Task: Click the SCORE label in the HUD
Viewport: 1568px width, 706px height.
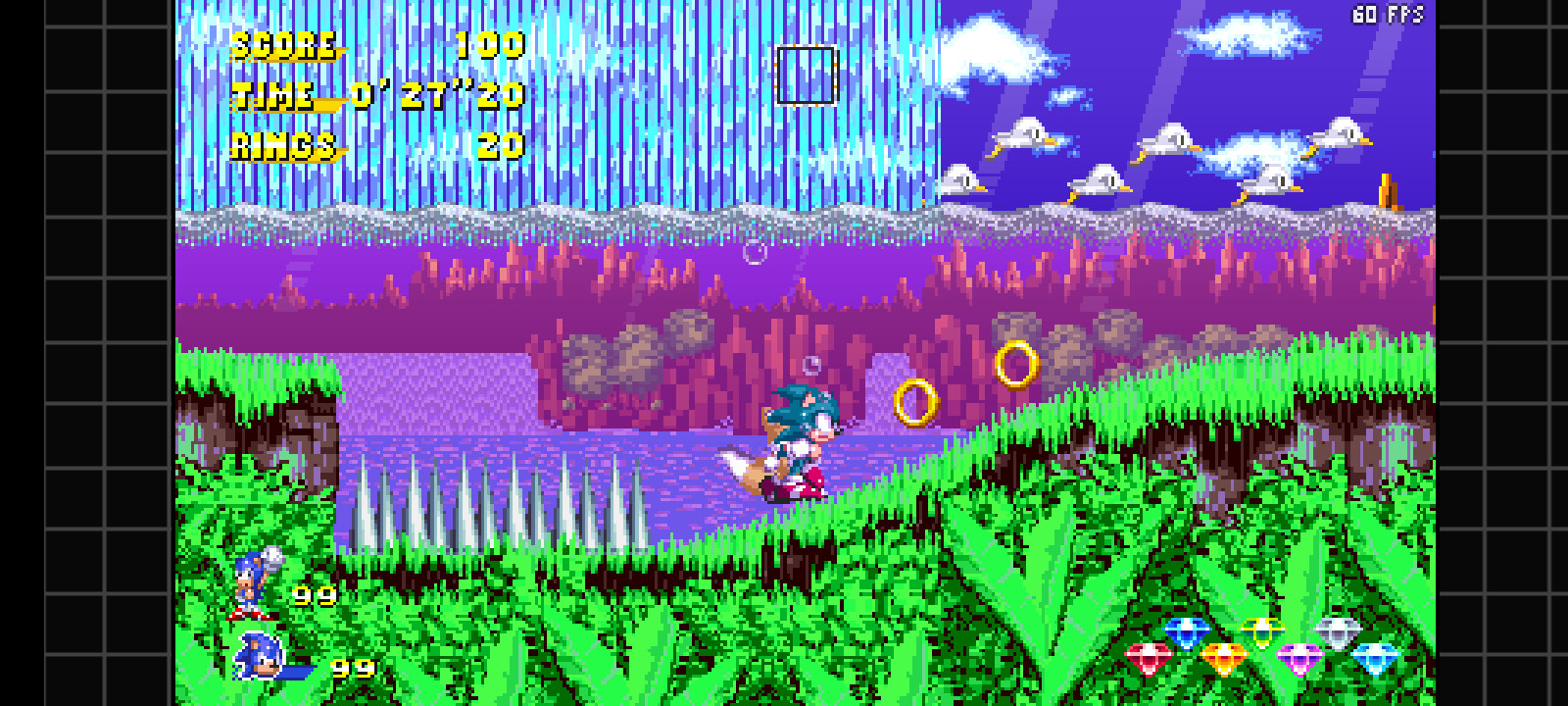Action: pos(284,44)
